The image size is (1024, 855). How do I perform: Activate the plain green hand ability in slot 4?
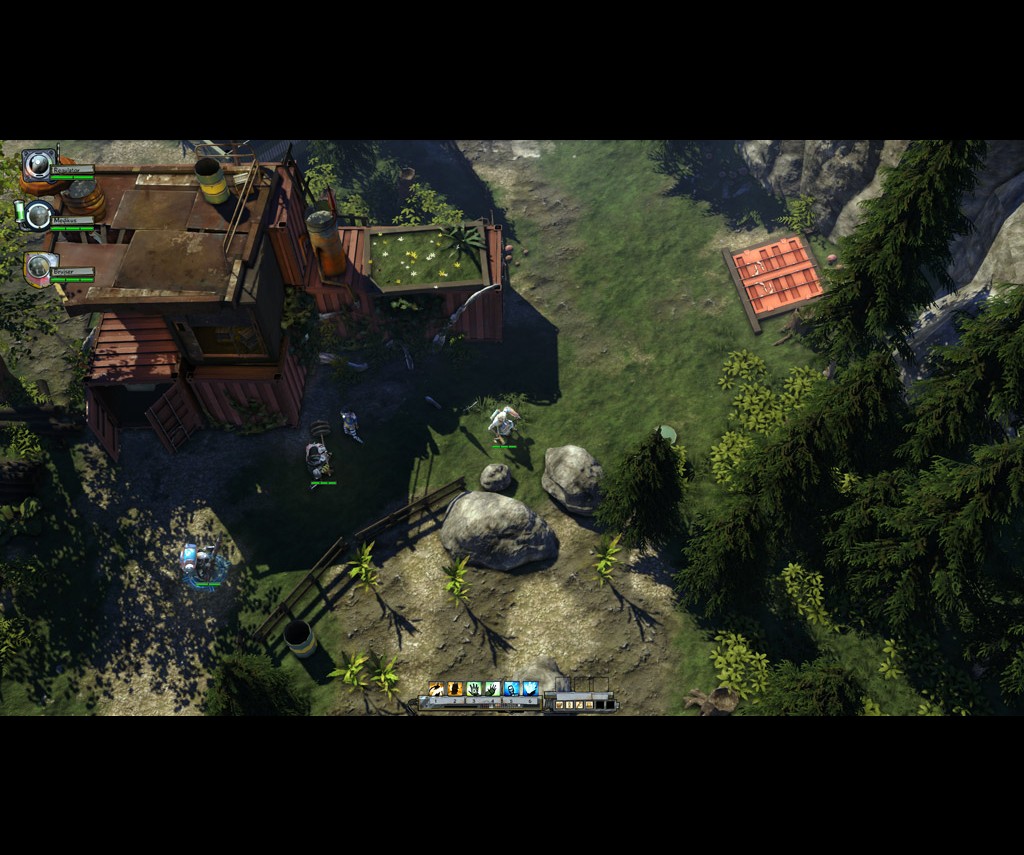492,688
